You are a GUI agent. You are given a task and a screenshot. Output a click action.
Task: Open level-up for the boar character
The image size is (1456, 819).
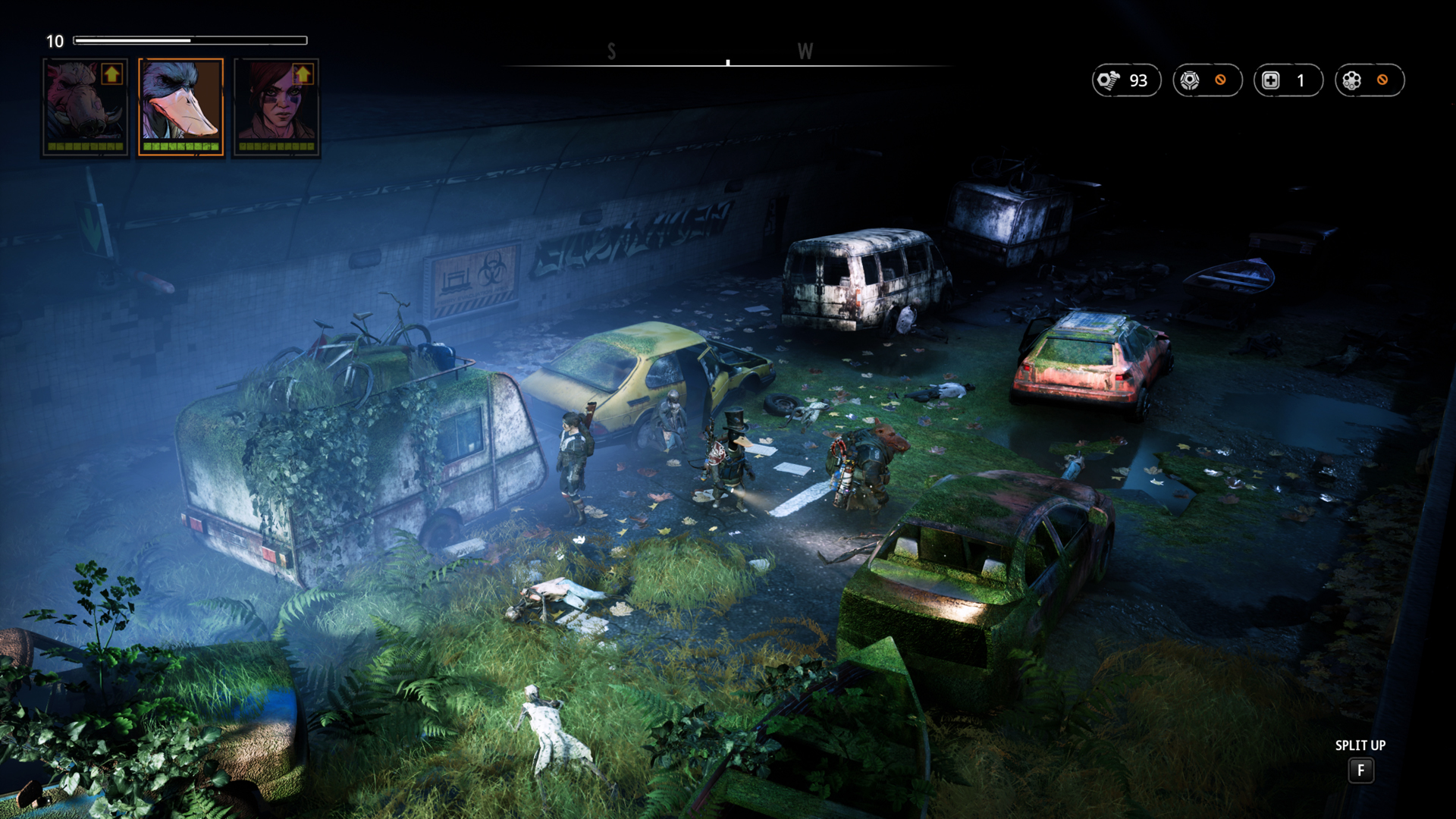[x=112, y=74]
